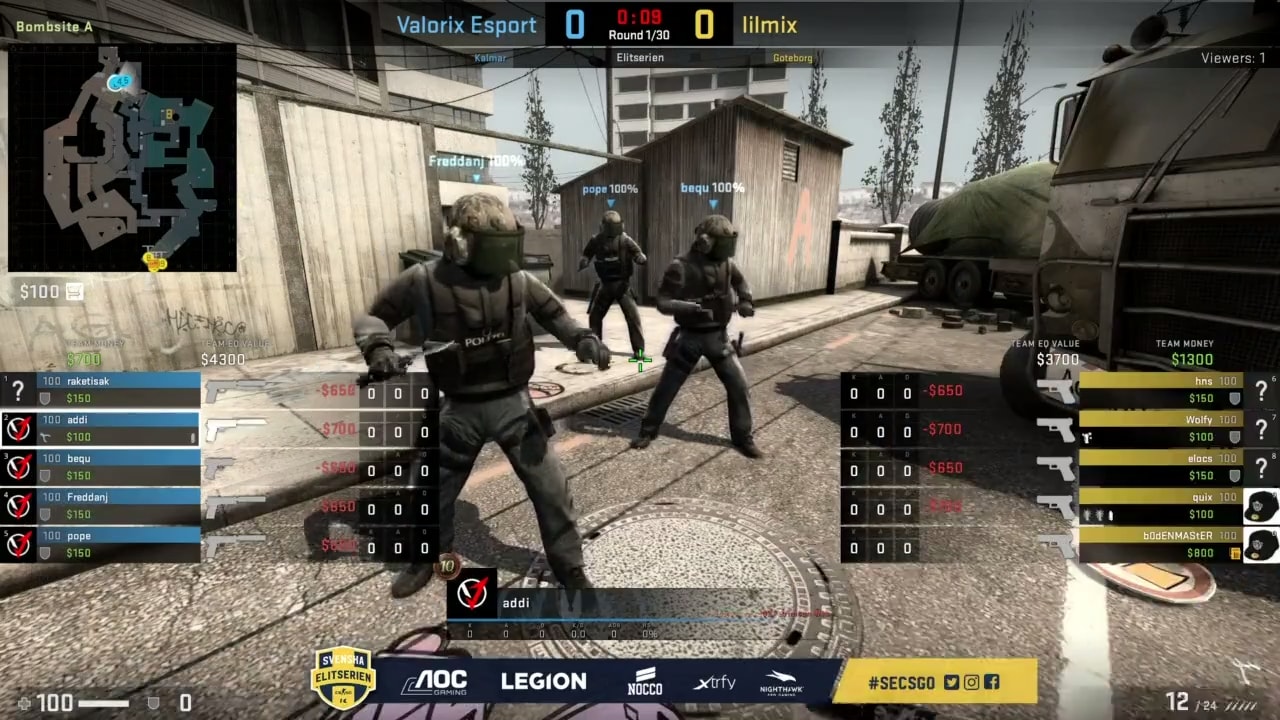Click the Svenska Elitserien badge logo
1280x720 pixels.
tap(344, 681)
